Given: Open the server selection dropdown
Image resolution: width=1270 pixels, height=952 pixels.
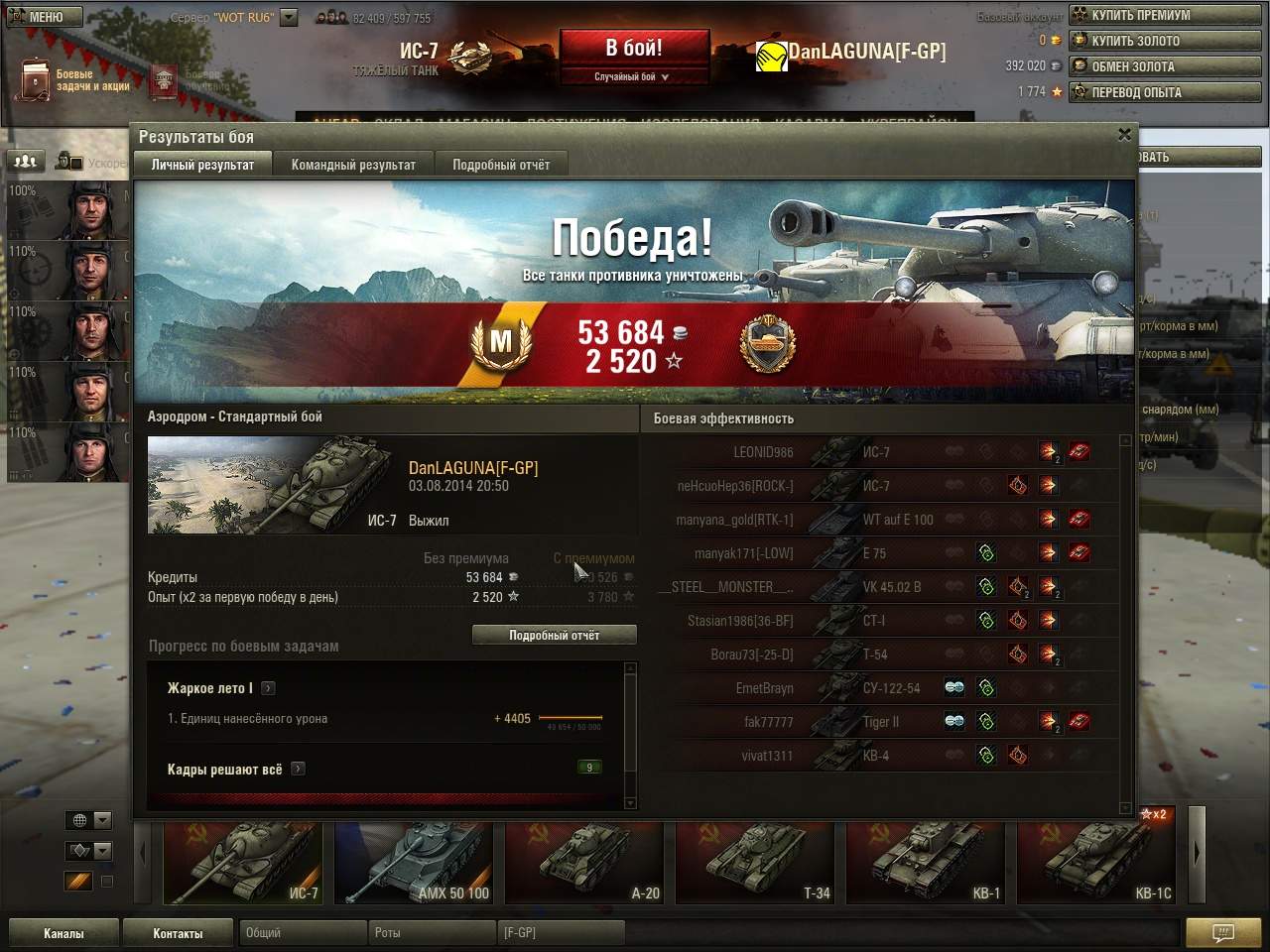Looking at the screenshot, I should (x=289, y=17).
